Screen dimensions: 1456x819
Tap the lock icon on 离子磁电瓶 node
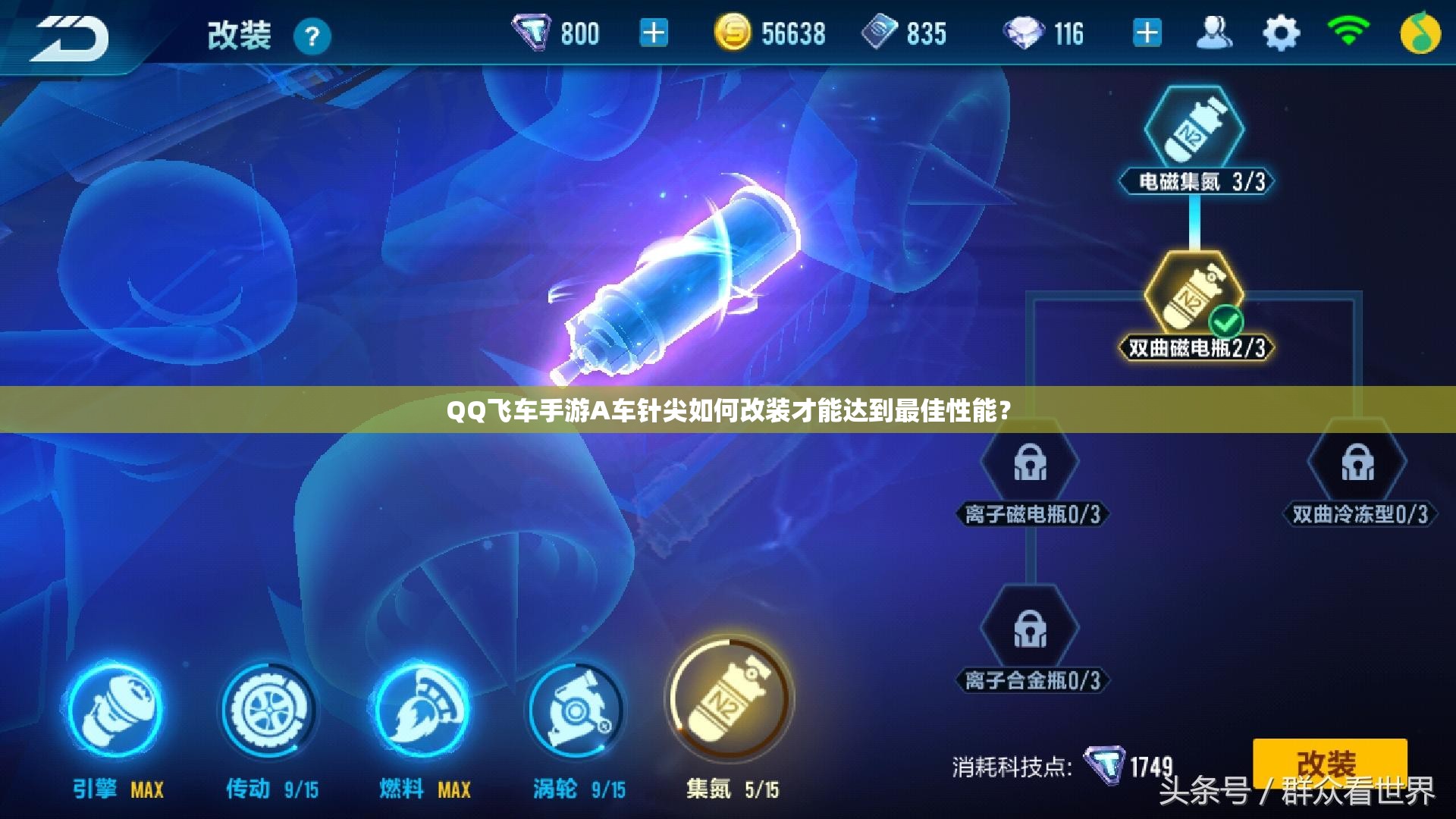[1031, 463]
